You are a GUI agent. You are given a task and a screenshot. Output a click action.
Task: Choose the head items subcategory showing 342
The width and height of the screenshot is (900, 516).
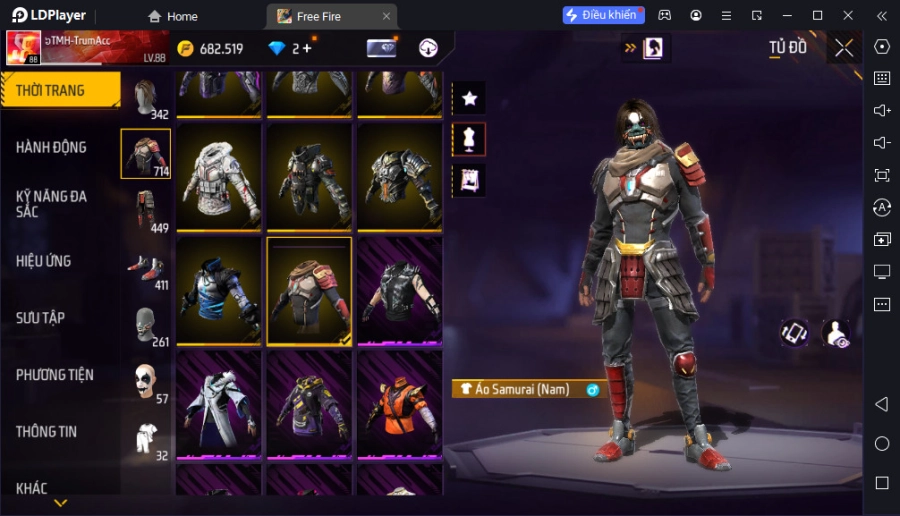click(x=146, y=98)
